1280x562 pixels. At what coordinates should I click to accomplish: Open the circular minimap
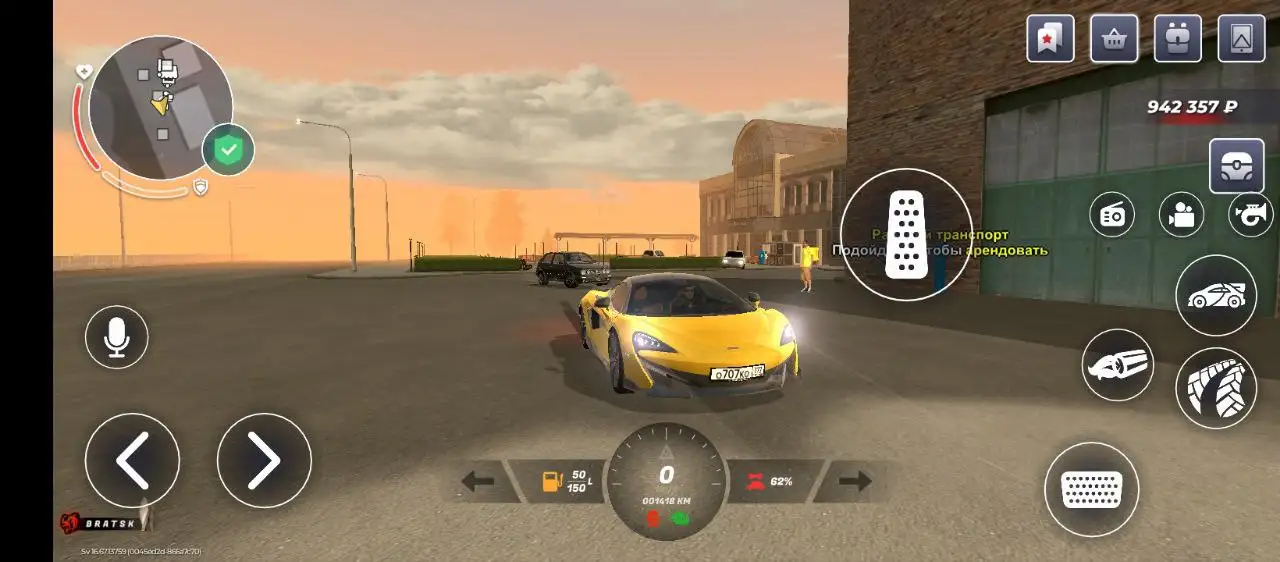pyautogui.click(x=160, y=107)
